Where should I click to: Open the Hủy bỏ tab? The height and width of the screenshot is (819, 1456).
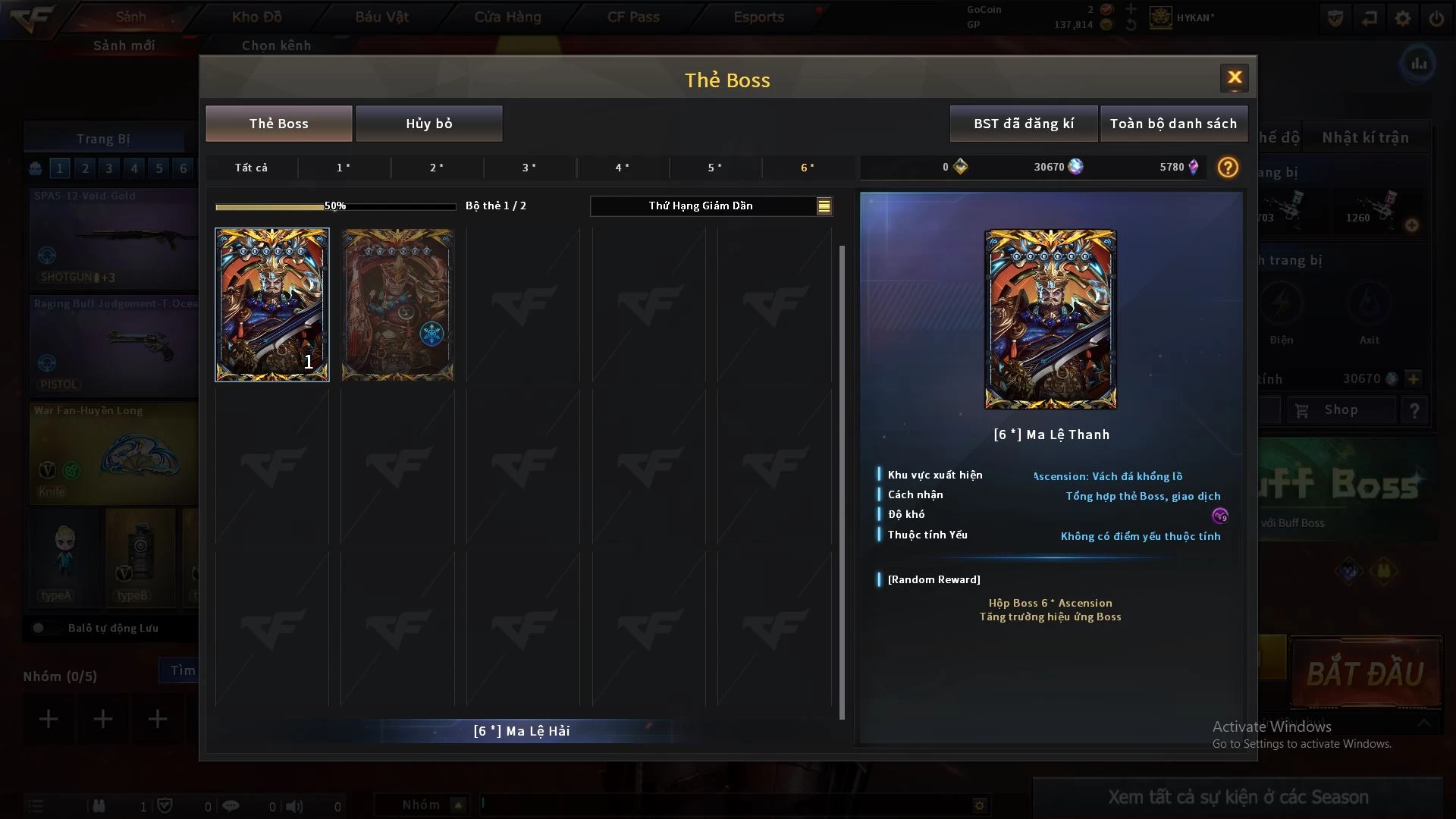(428, 124)
